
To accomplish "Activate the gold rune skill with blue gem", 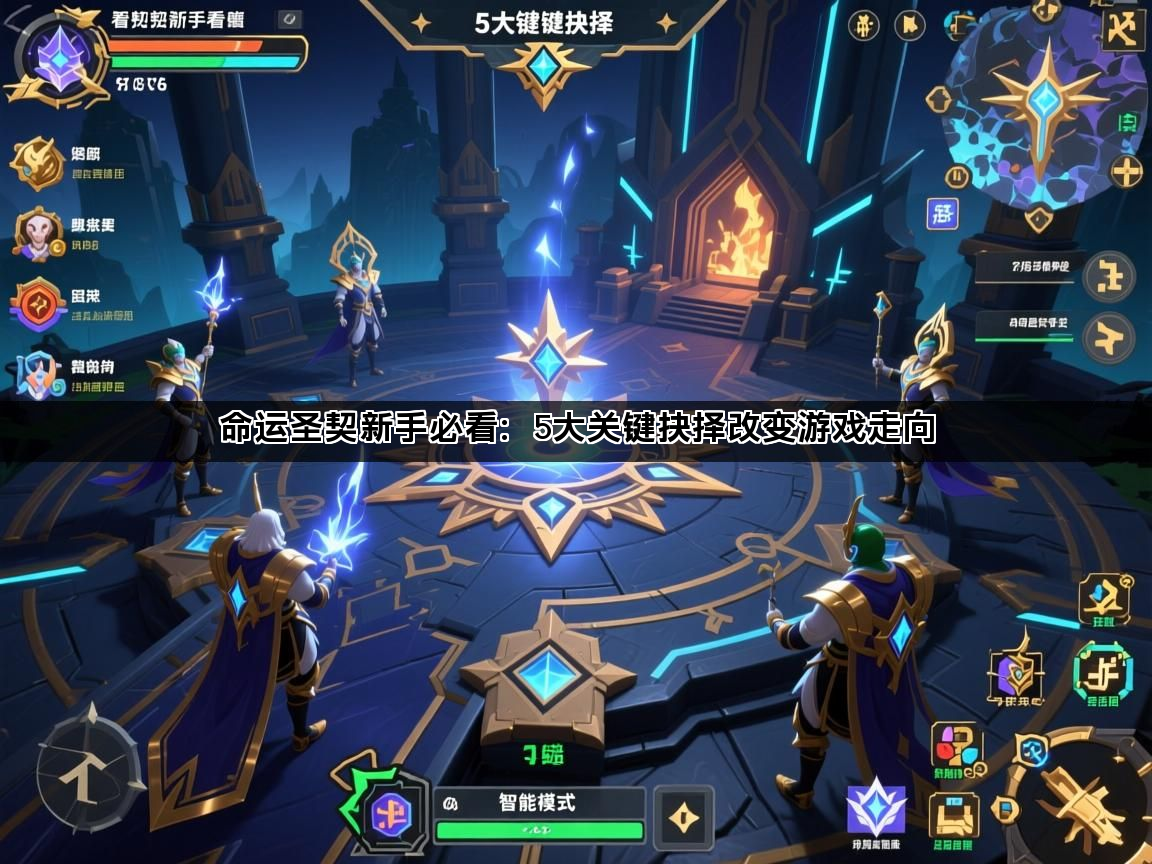I will coord(1104,598).
